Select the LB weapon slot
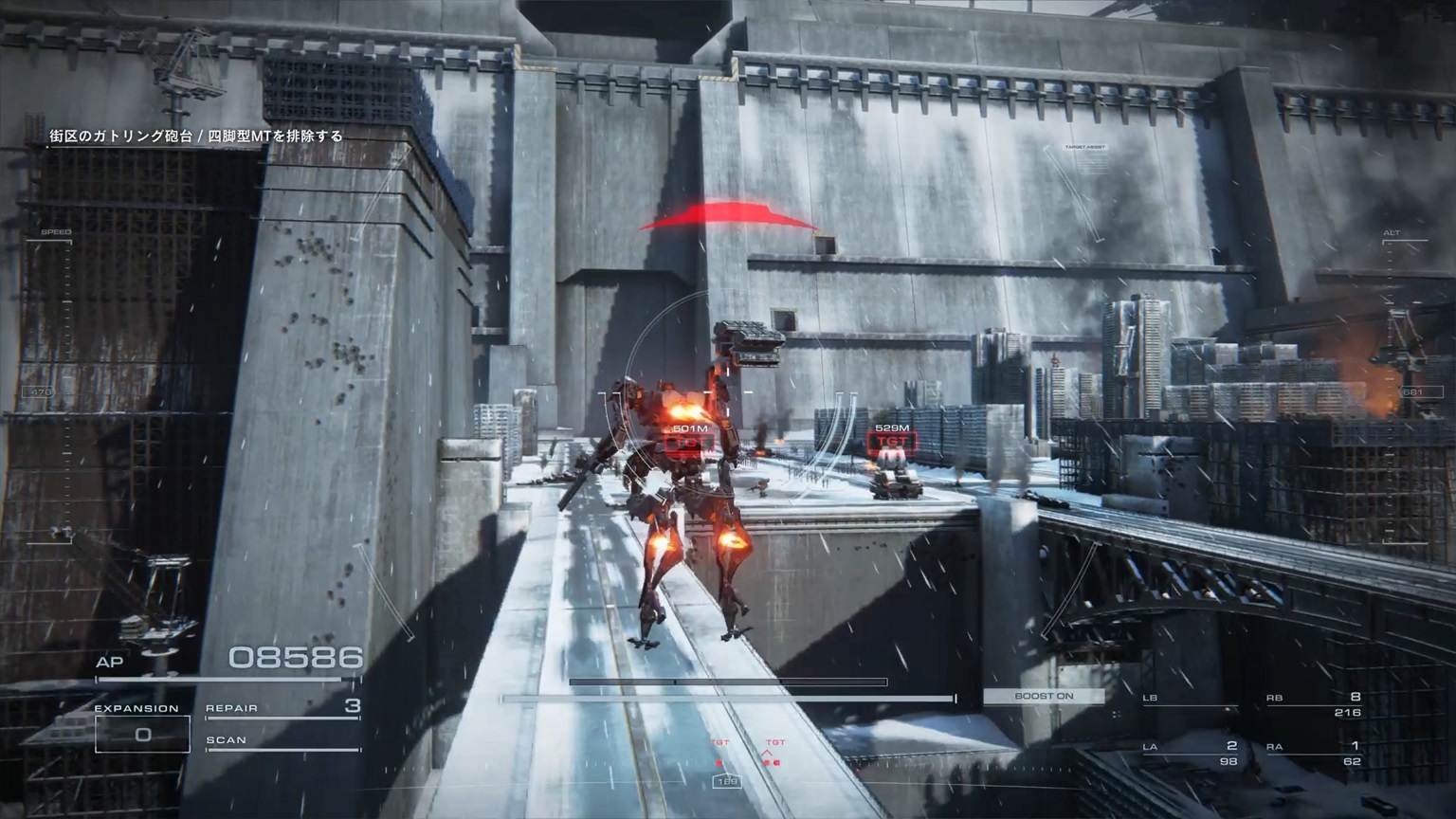 coord(1189,703)
